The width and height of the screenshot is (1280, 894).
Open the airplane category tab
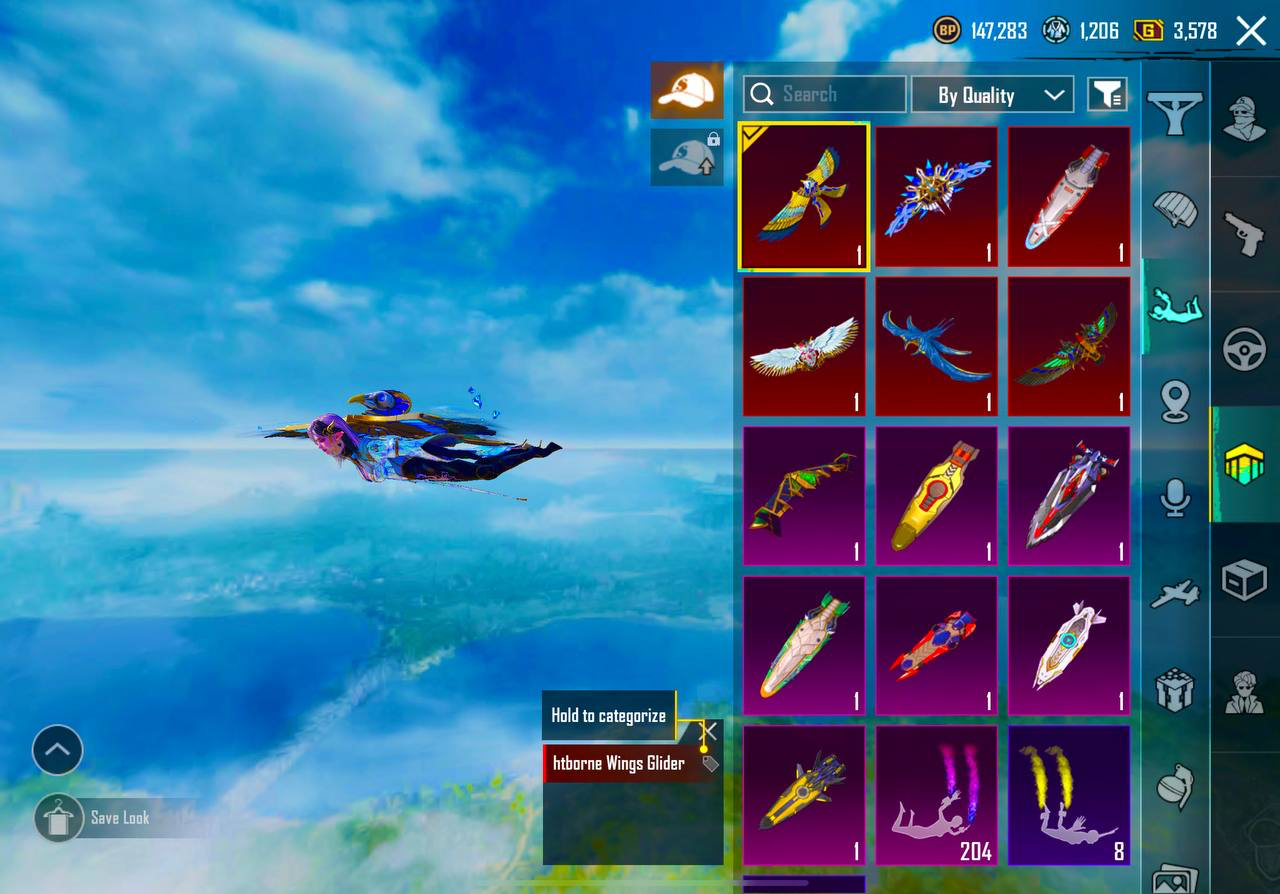click(1175, 594)
